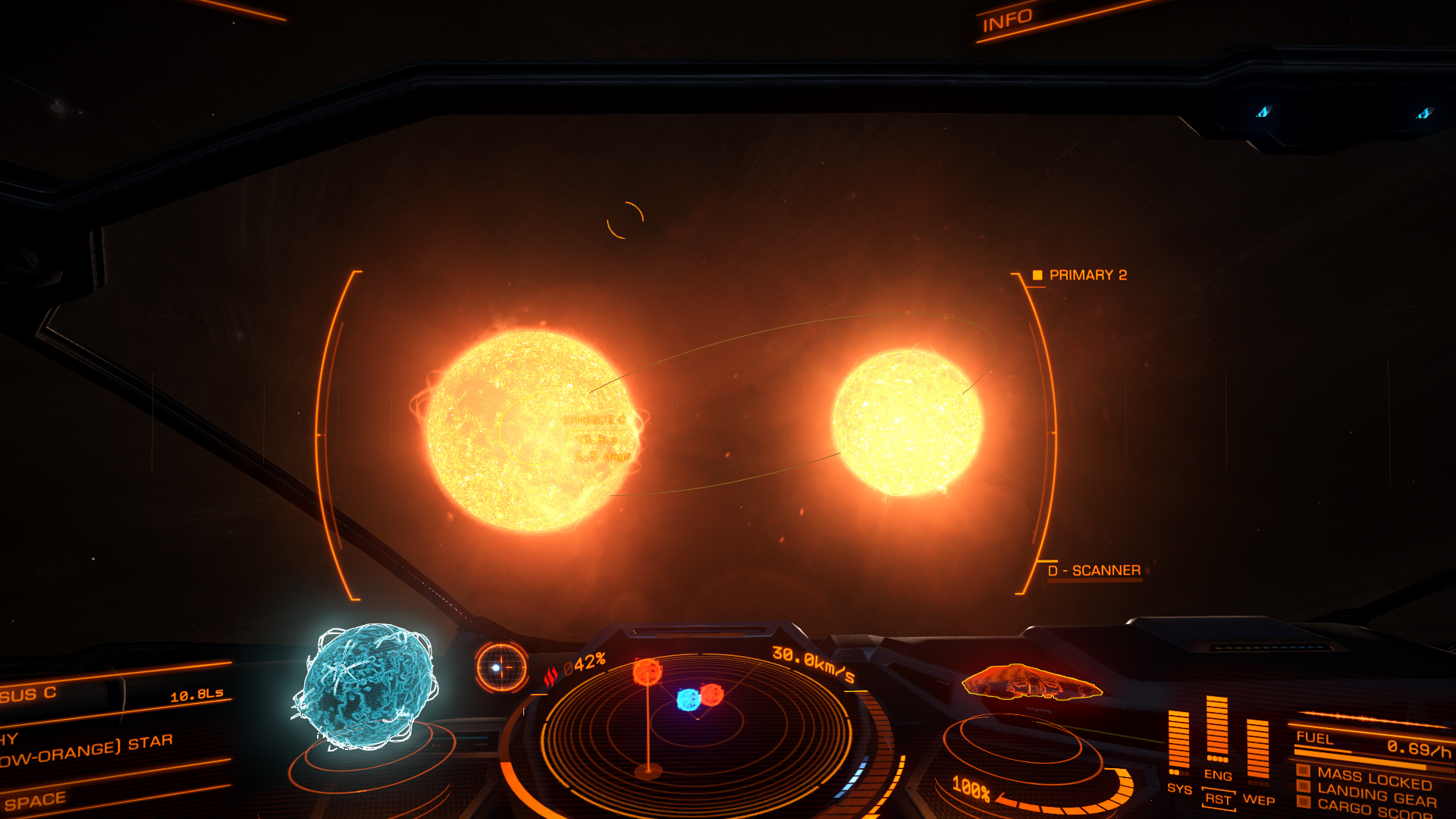
Task: Open the INFO panel label
Action: 1007,20
